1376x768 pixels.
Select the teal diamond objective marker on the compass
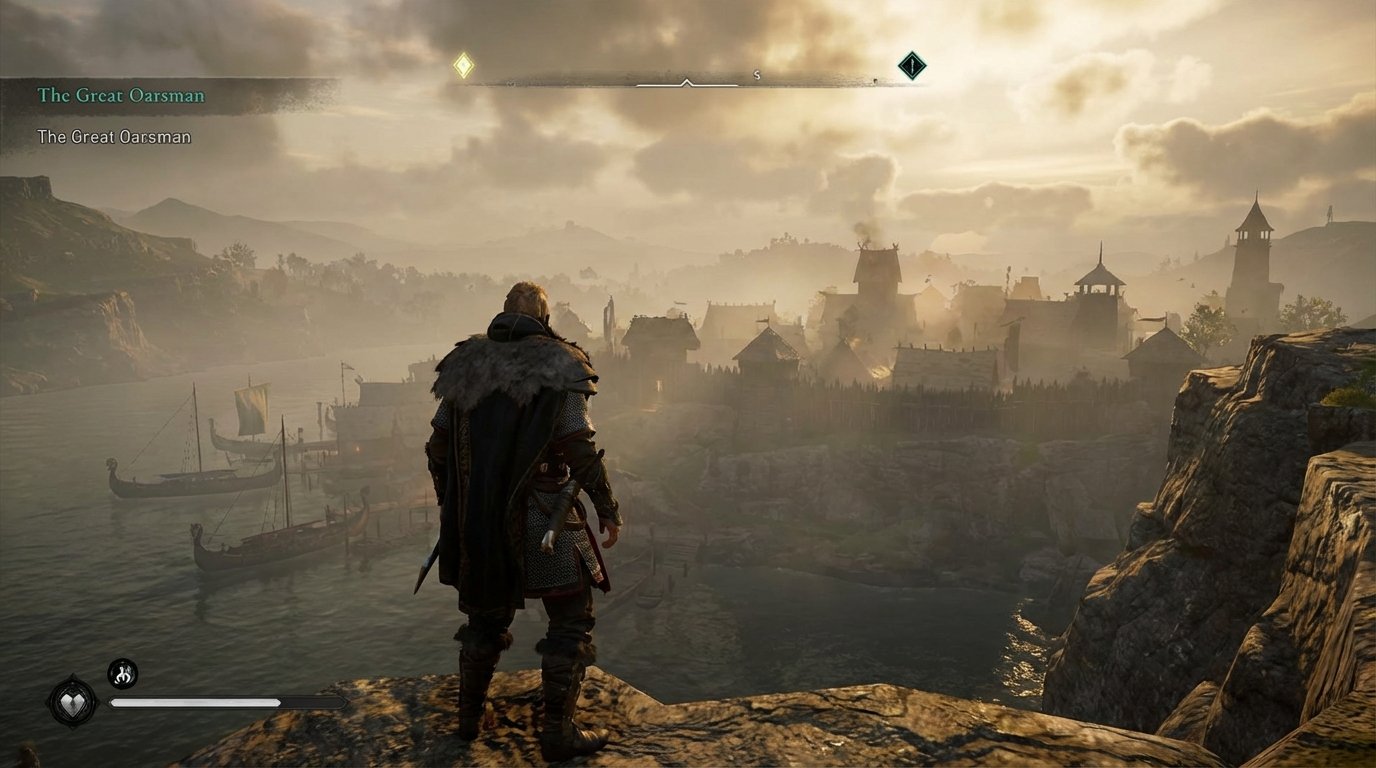pos(913,65)
